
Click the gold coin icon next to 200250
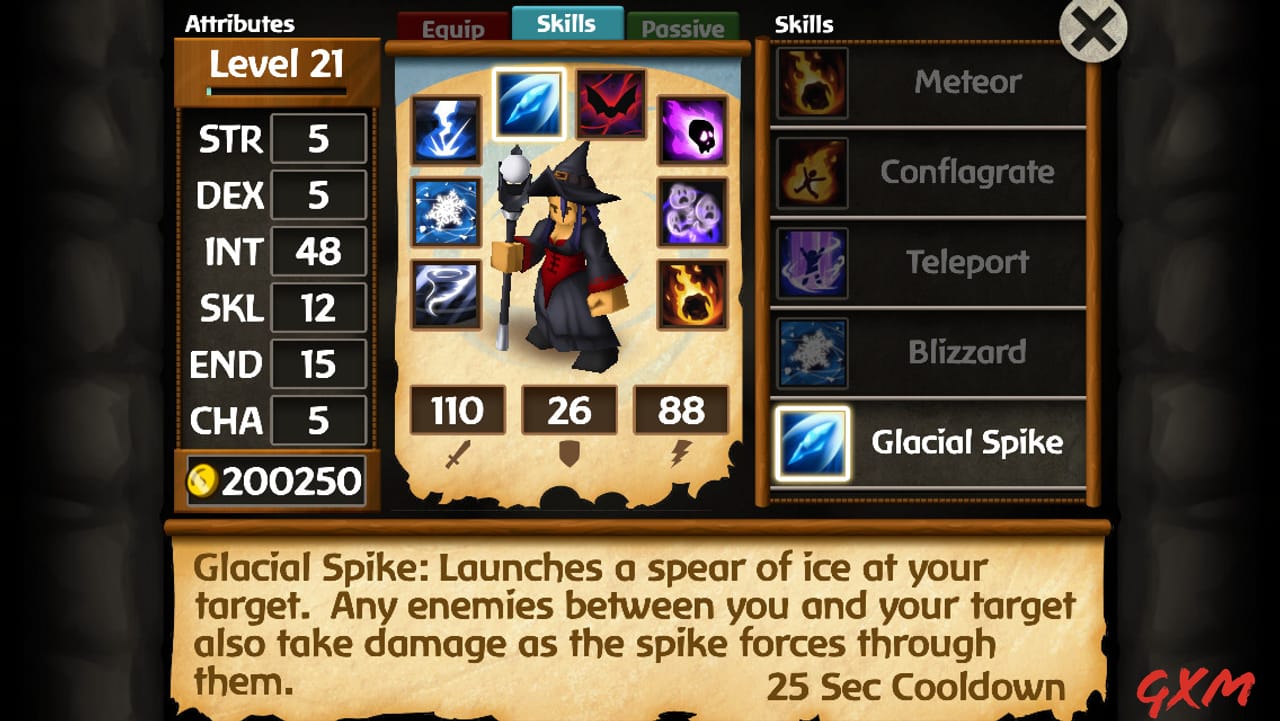click(x=201, y=481)
